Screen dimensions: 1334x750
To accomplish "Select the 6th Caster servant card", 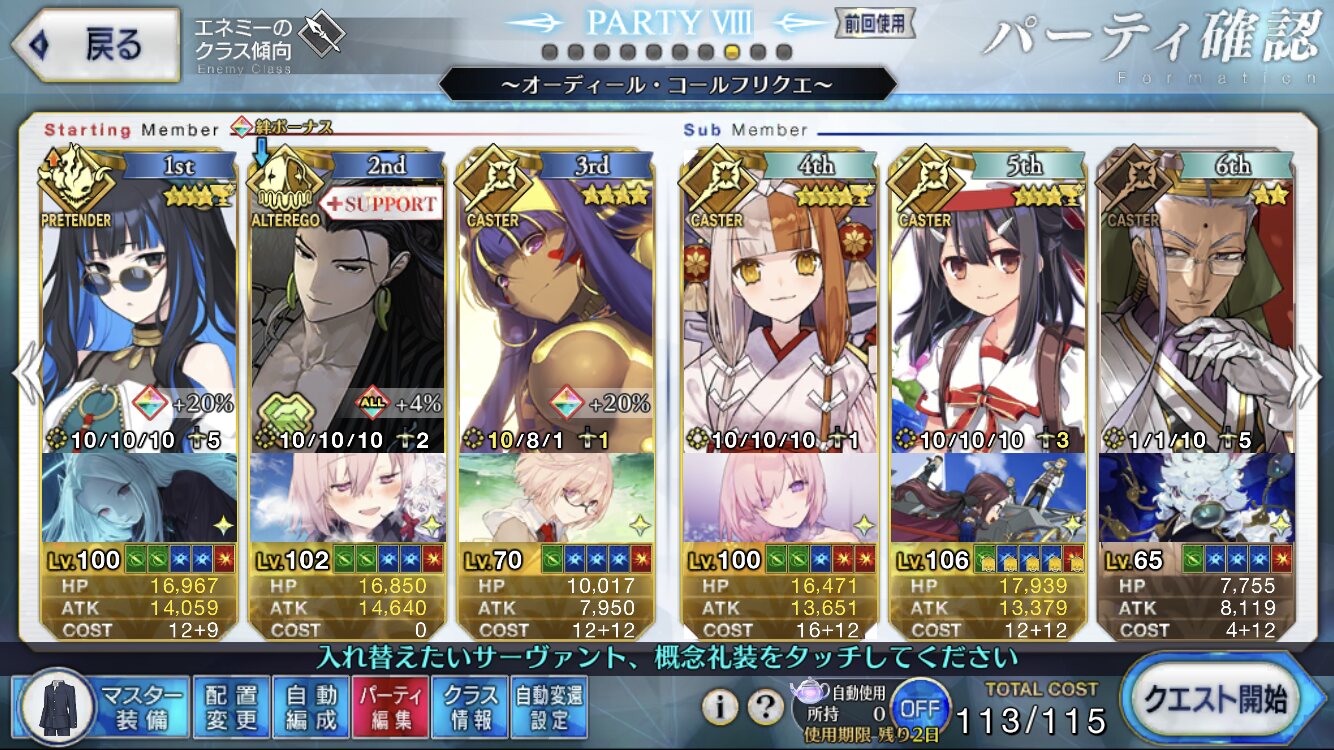I will (1196, 330).
